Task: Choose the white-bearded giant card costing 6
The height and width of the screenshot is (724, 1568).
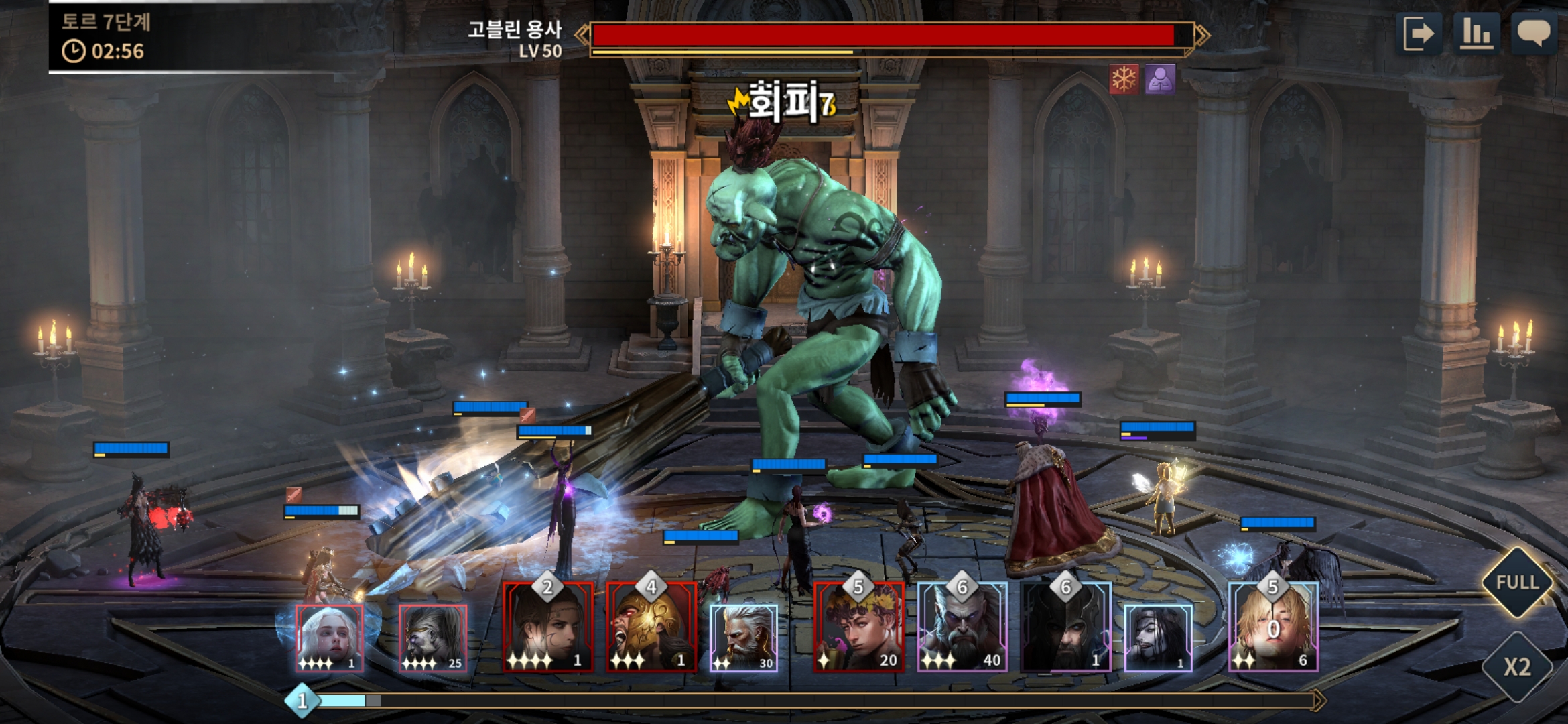Action: 962,627
